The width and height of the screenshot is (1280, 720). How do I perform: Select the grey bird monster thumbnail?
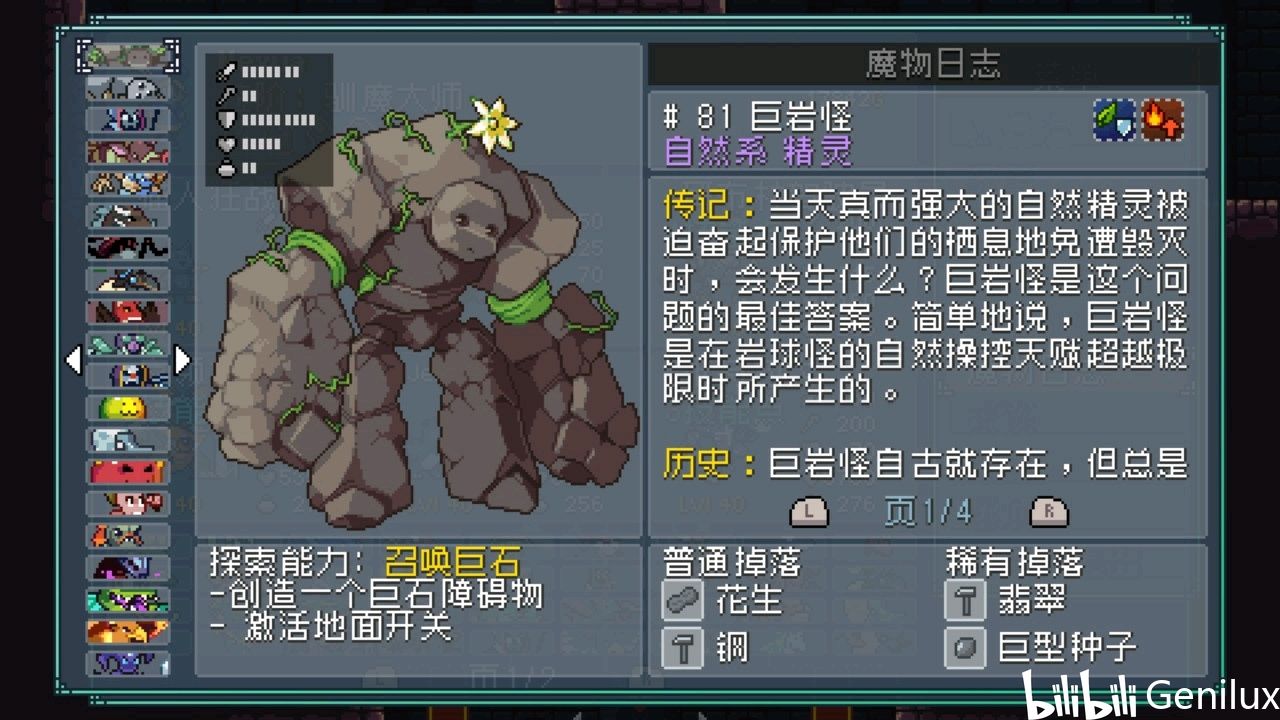click(128, 88)
